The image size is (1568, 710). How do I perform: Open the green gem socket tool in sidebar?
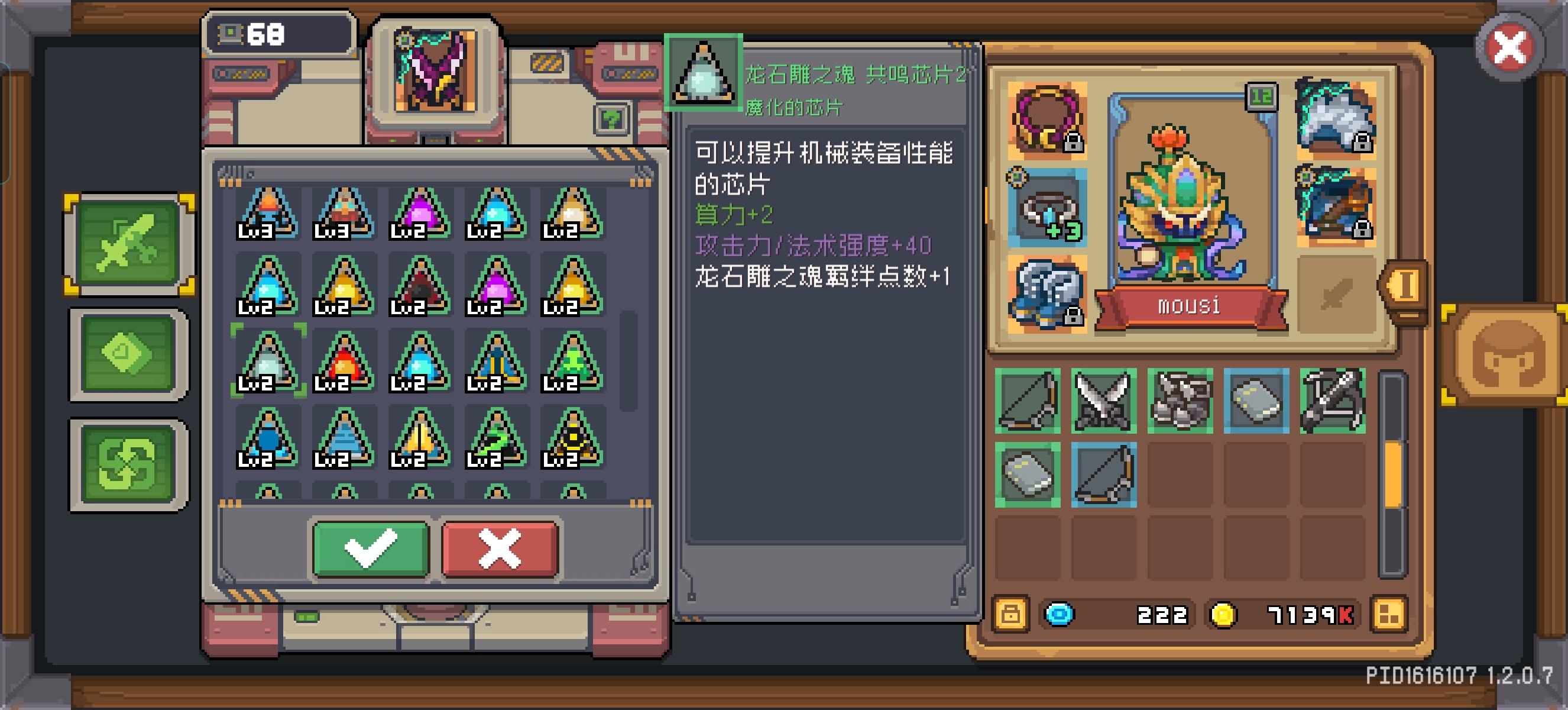(127, 352)
